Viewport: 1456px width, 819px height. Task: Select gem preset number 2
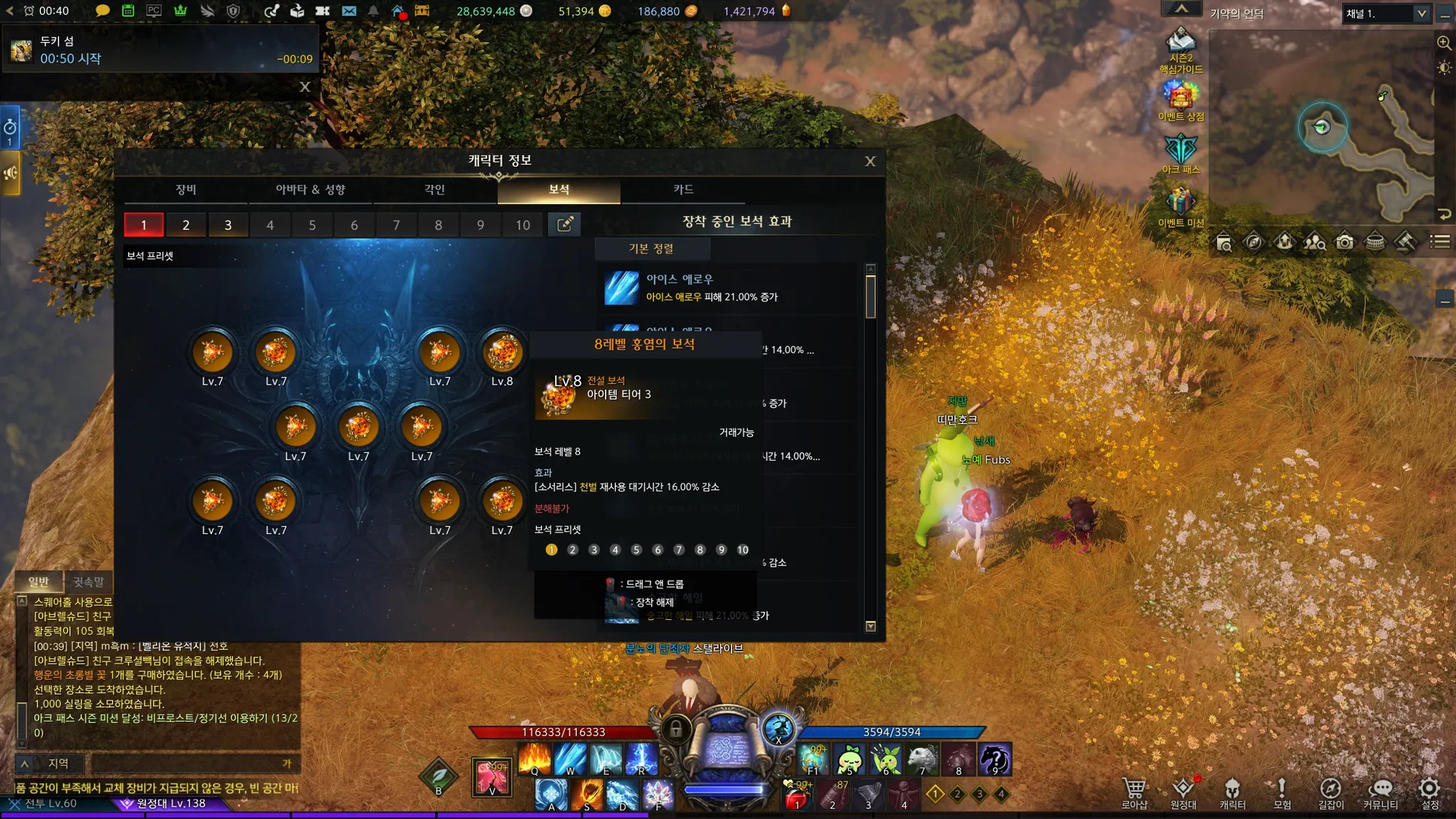click(186, 225)
